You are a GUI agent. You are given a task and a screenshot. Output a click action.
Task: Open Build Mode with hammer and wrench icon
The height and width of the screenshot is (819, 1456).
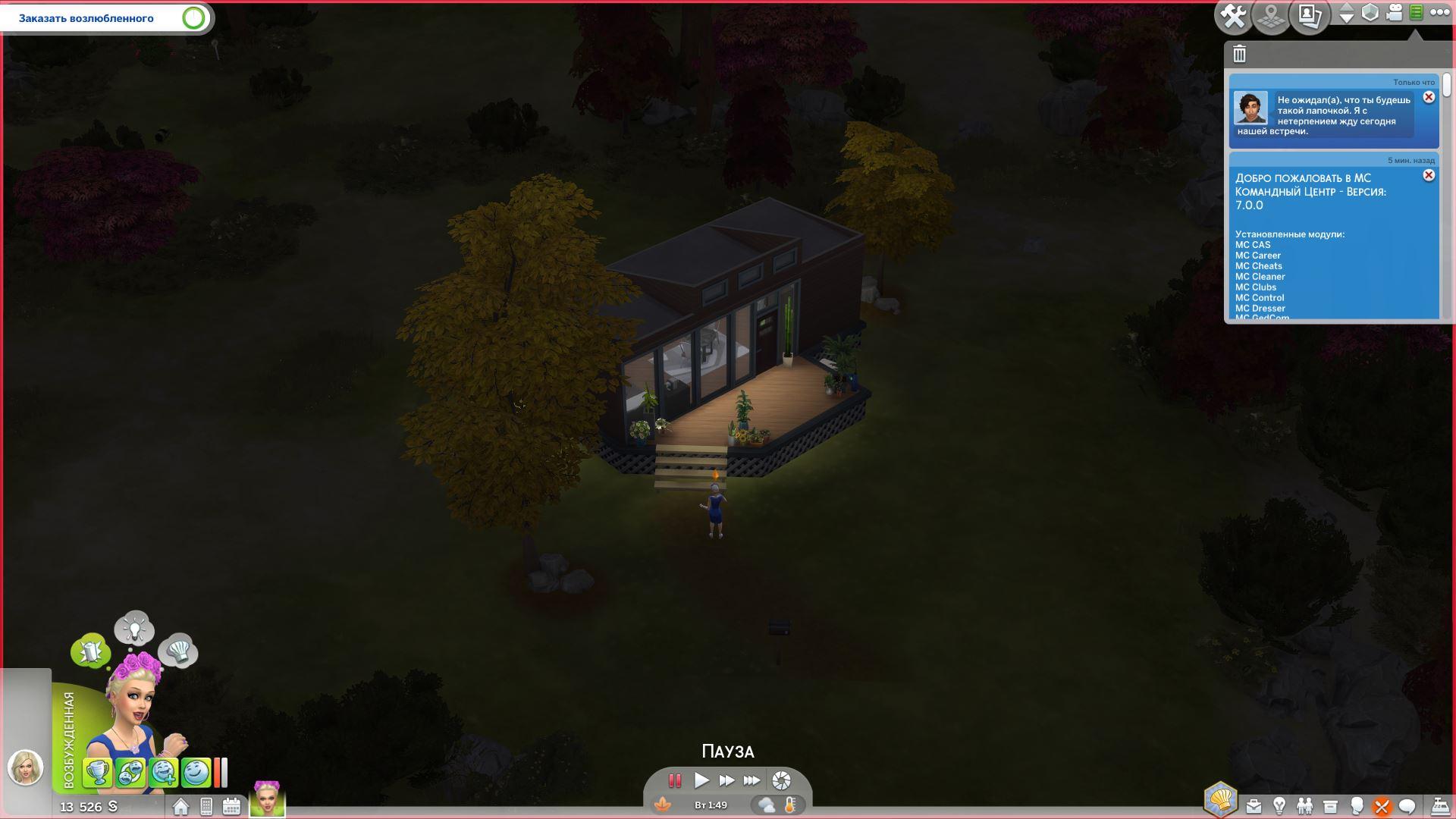coord(1234,16)
